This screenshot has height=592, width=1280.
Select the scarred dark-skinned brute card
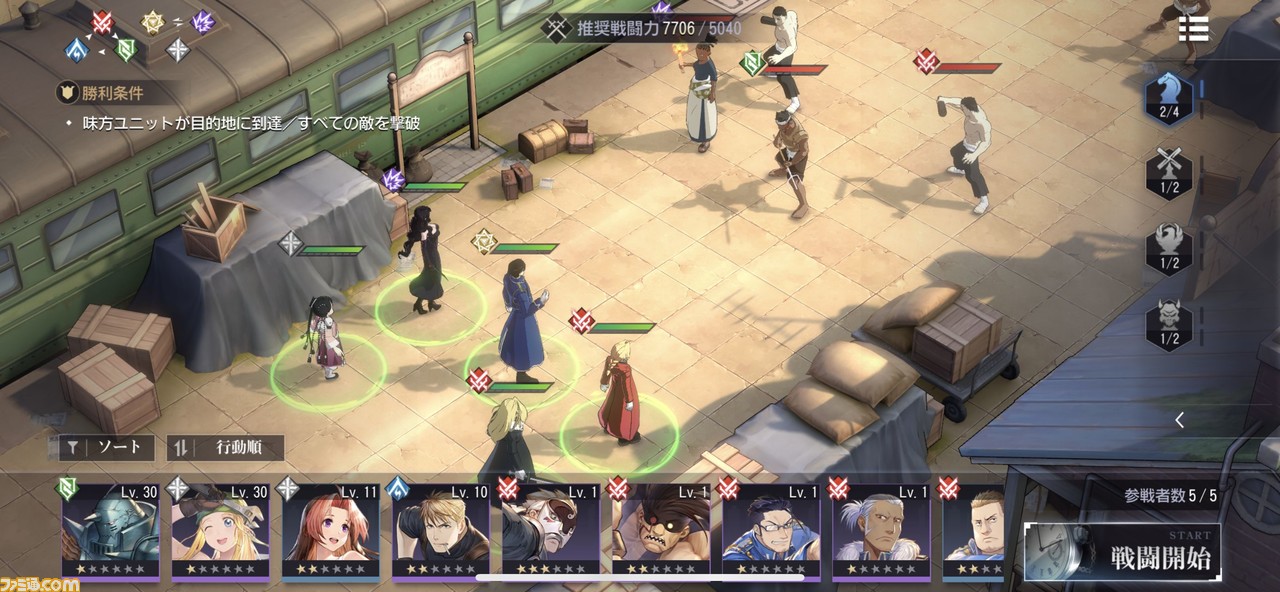(x=660, y=531)
